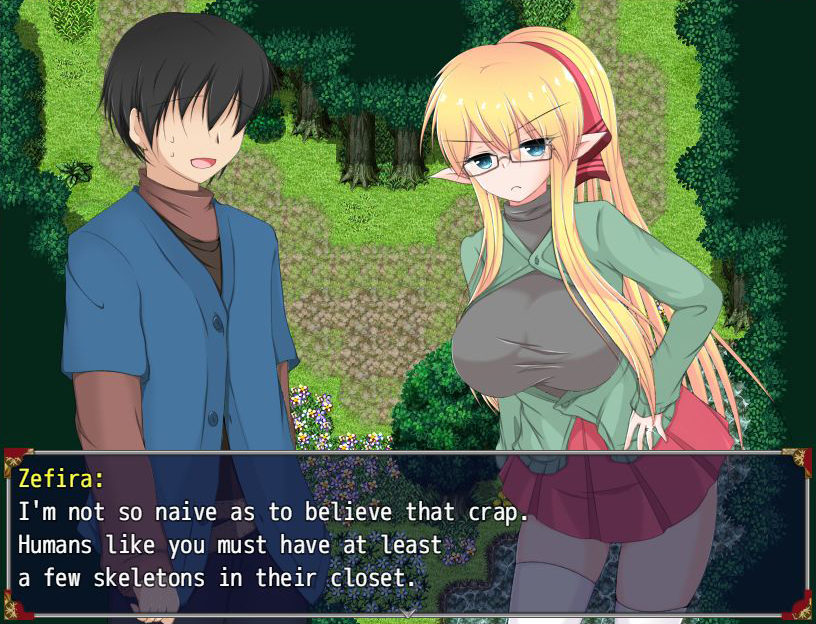This screenshot has width=816, height=624.
Task: Click the dialogue continue arrow indicator
Action: click(408, 610)
